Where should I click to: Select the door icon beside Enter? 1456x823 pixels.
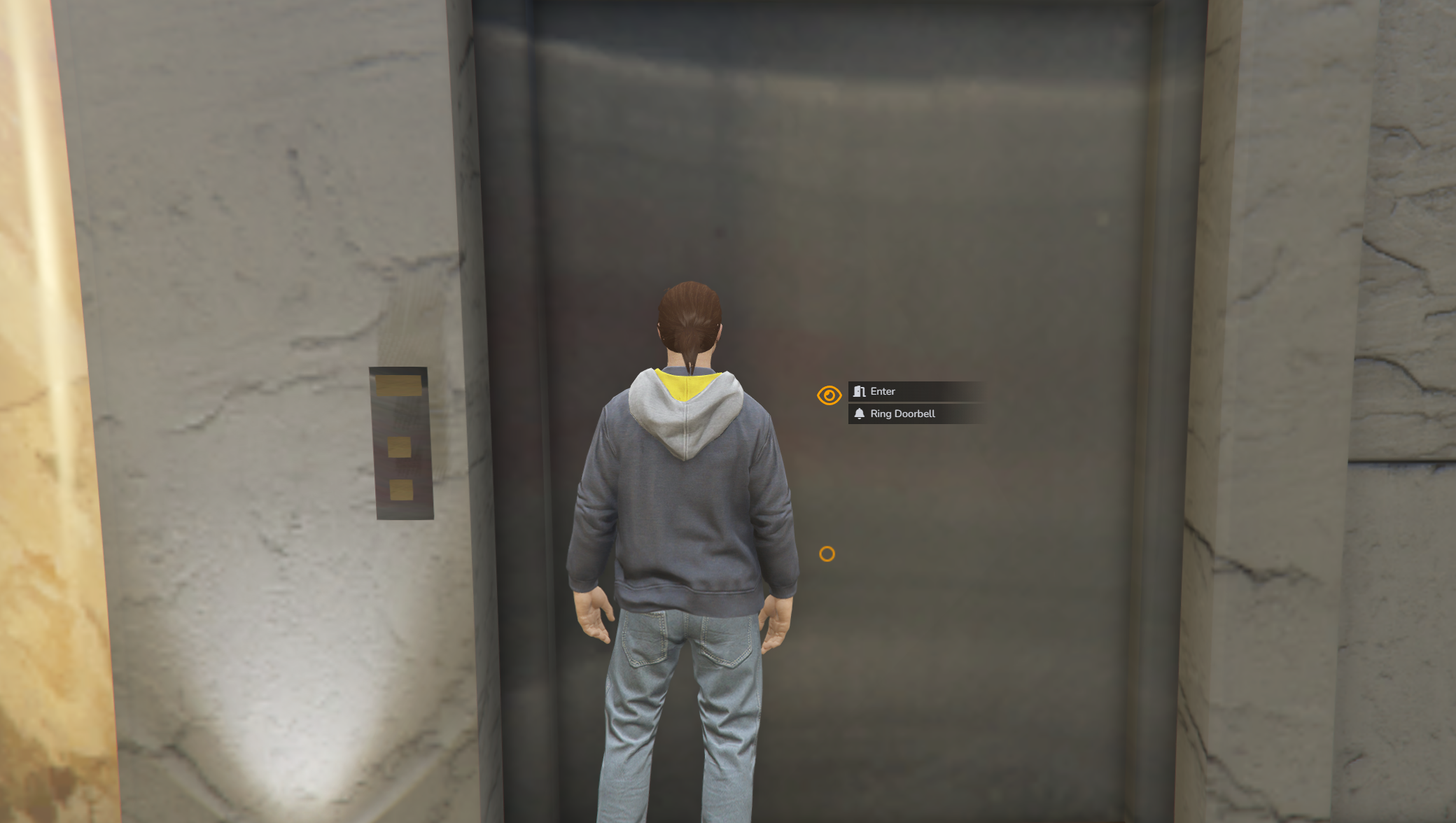point(858,391)
